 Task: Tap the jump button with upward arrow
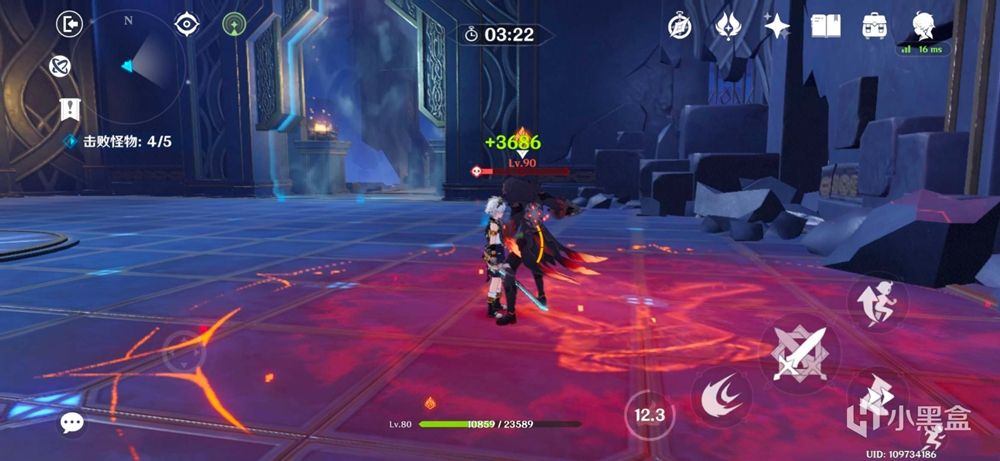point(876,302)
